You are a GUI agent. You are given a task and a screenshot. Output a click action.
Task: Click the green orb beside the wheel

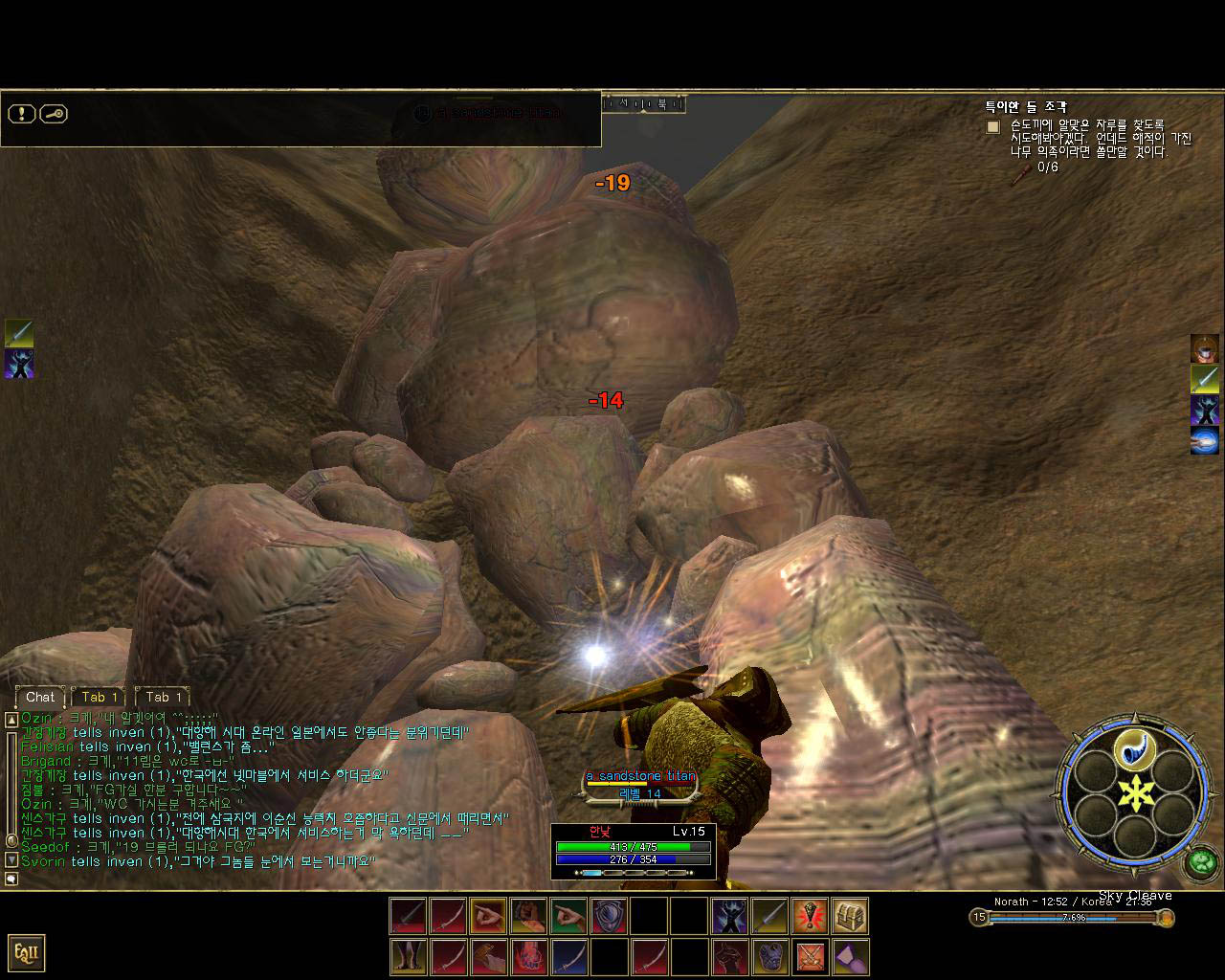[x=1200, y=863]
